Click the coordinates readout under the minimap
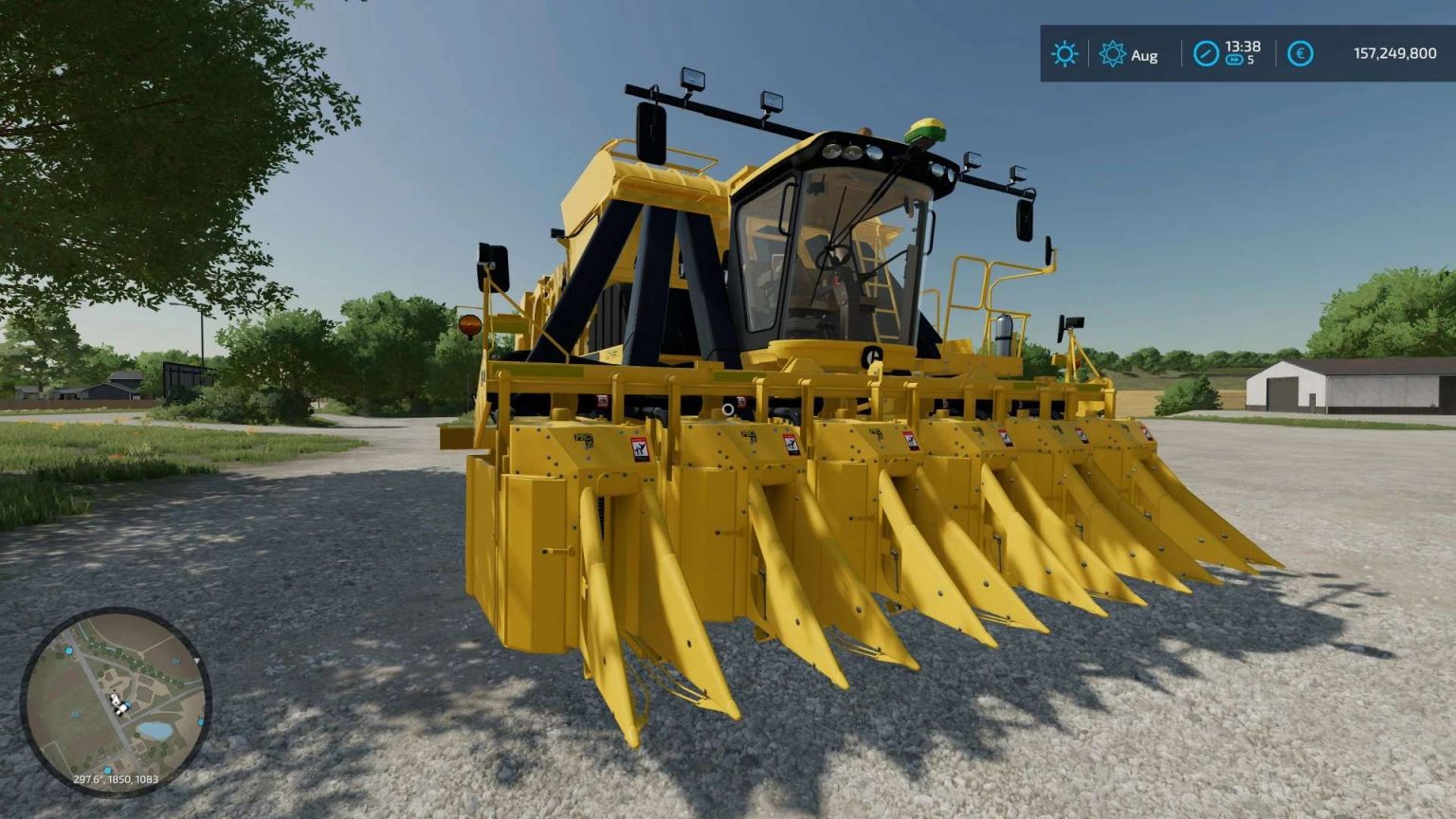1456x819 pixels. [117, 778]
